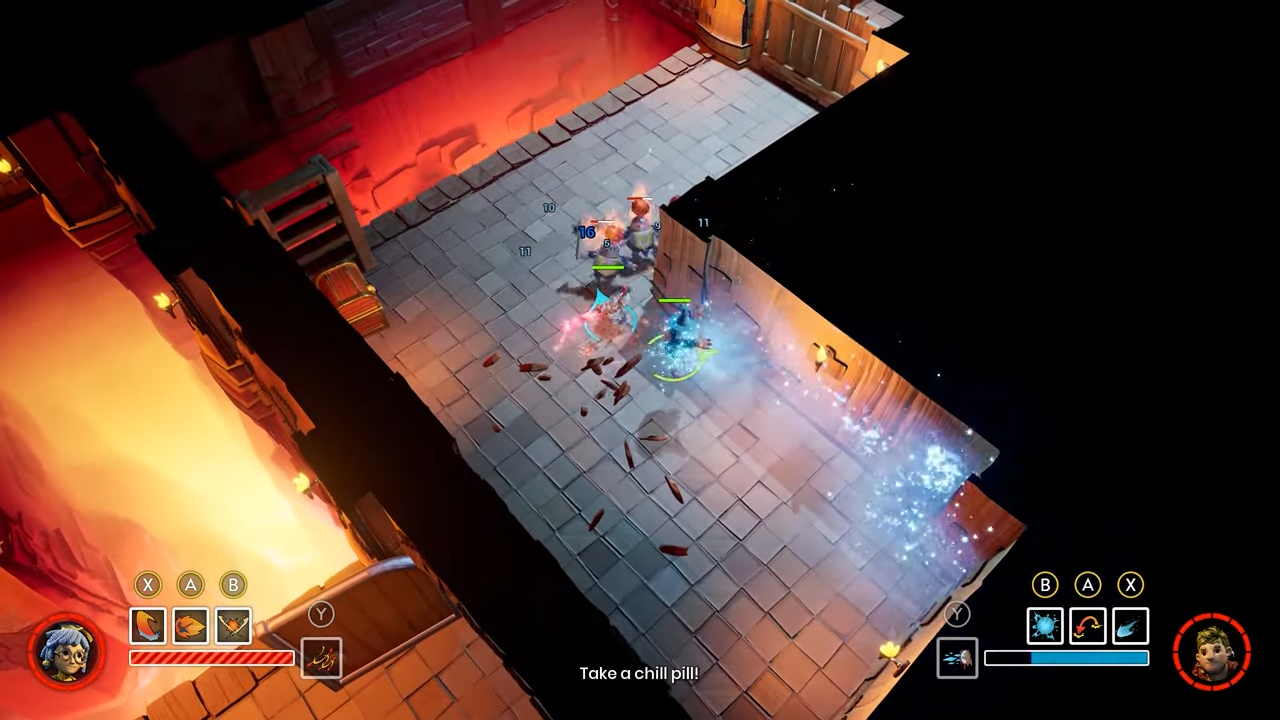Select Cody's frost nova ability icon
The height and width of the screenshot is (720, 1280).
pyautogui.click(x=1045, y=625)
